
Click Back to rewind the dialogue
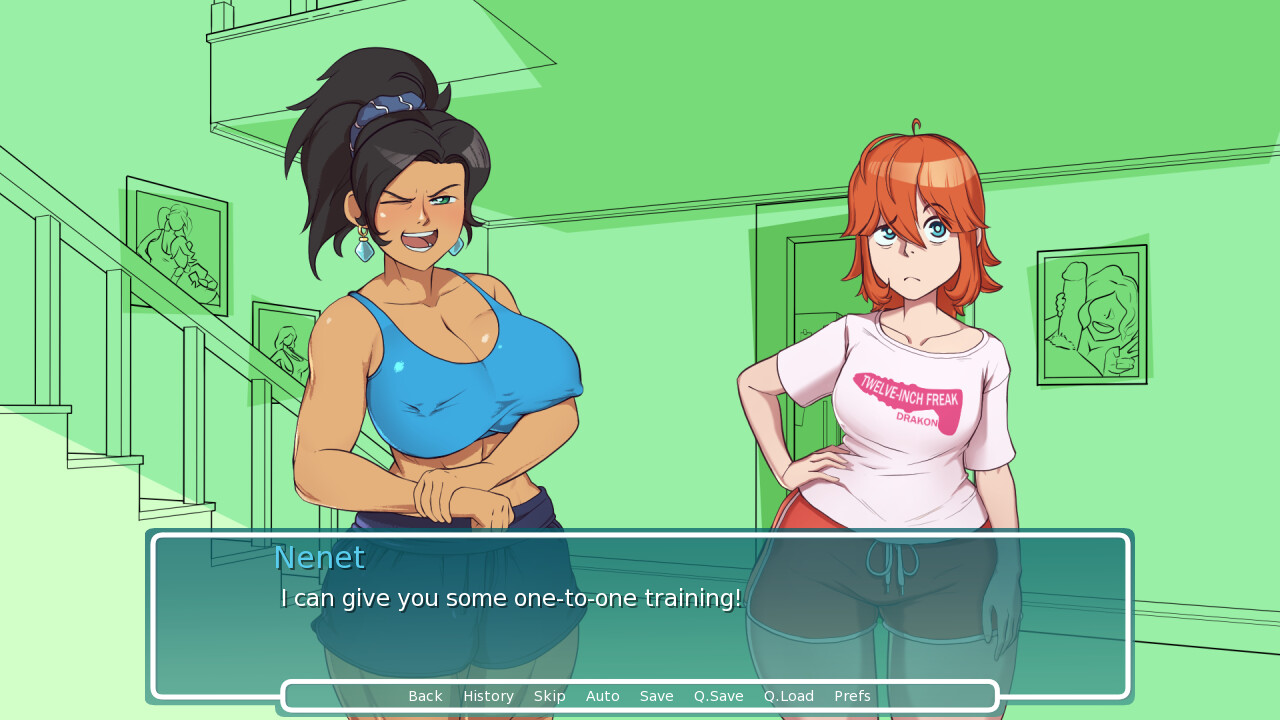click(x=425, y=696)
